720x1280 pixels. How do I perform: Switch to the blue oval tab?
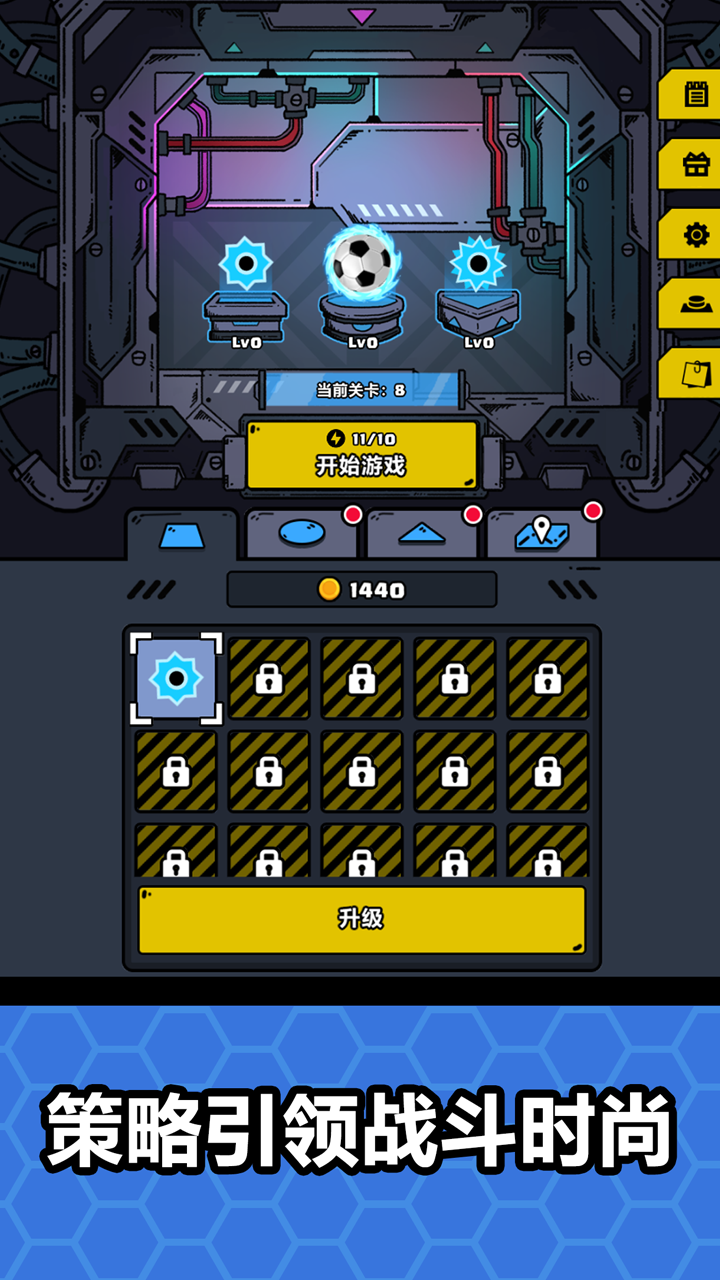click(301, 534)
